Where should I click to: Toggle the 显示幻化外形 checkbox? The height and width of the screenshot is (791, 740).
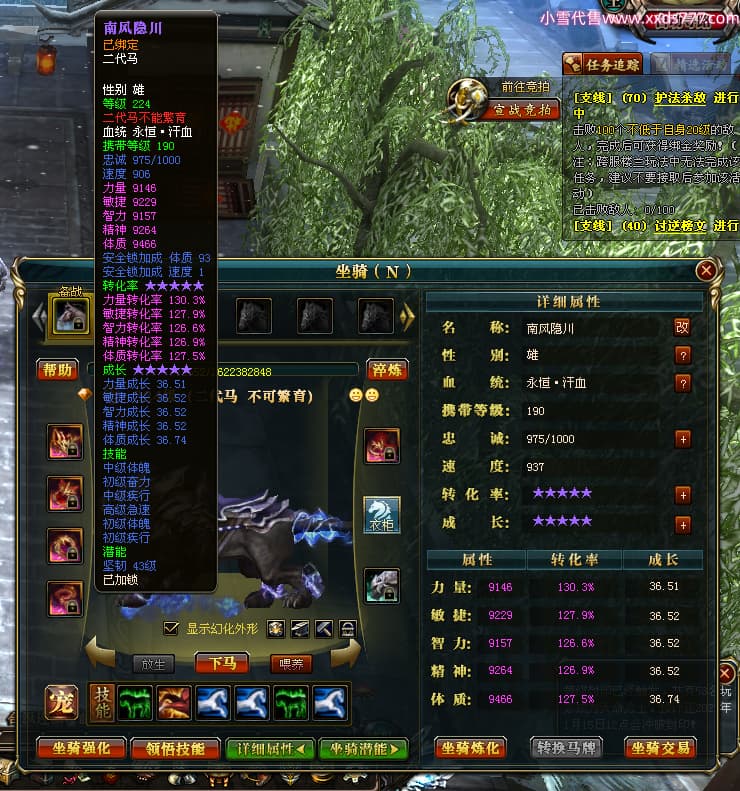[171, 628]
